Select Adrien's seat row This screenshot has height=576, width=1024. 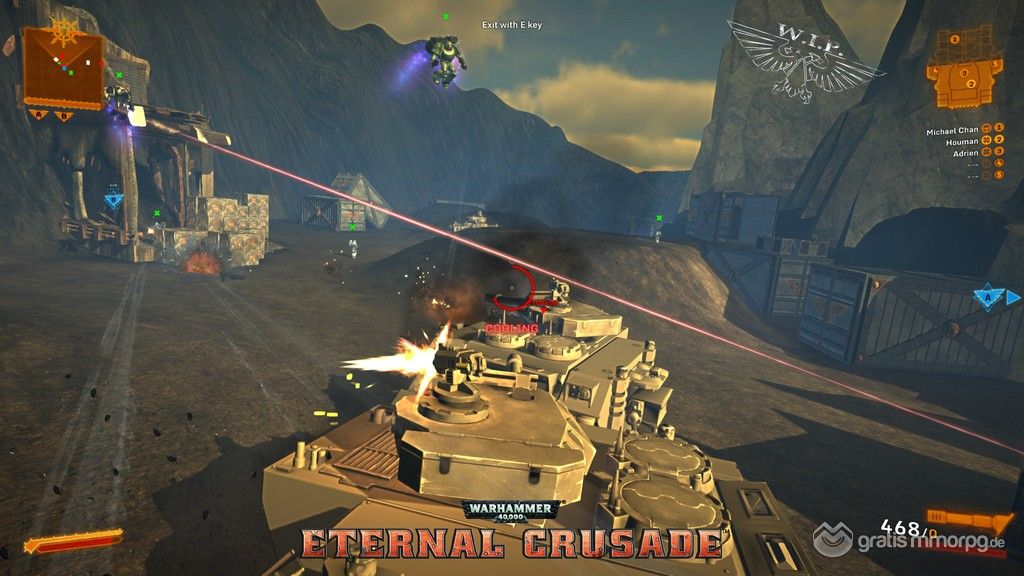tap(963, 154)
